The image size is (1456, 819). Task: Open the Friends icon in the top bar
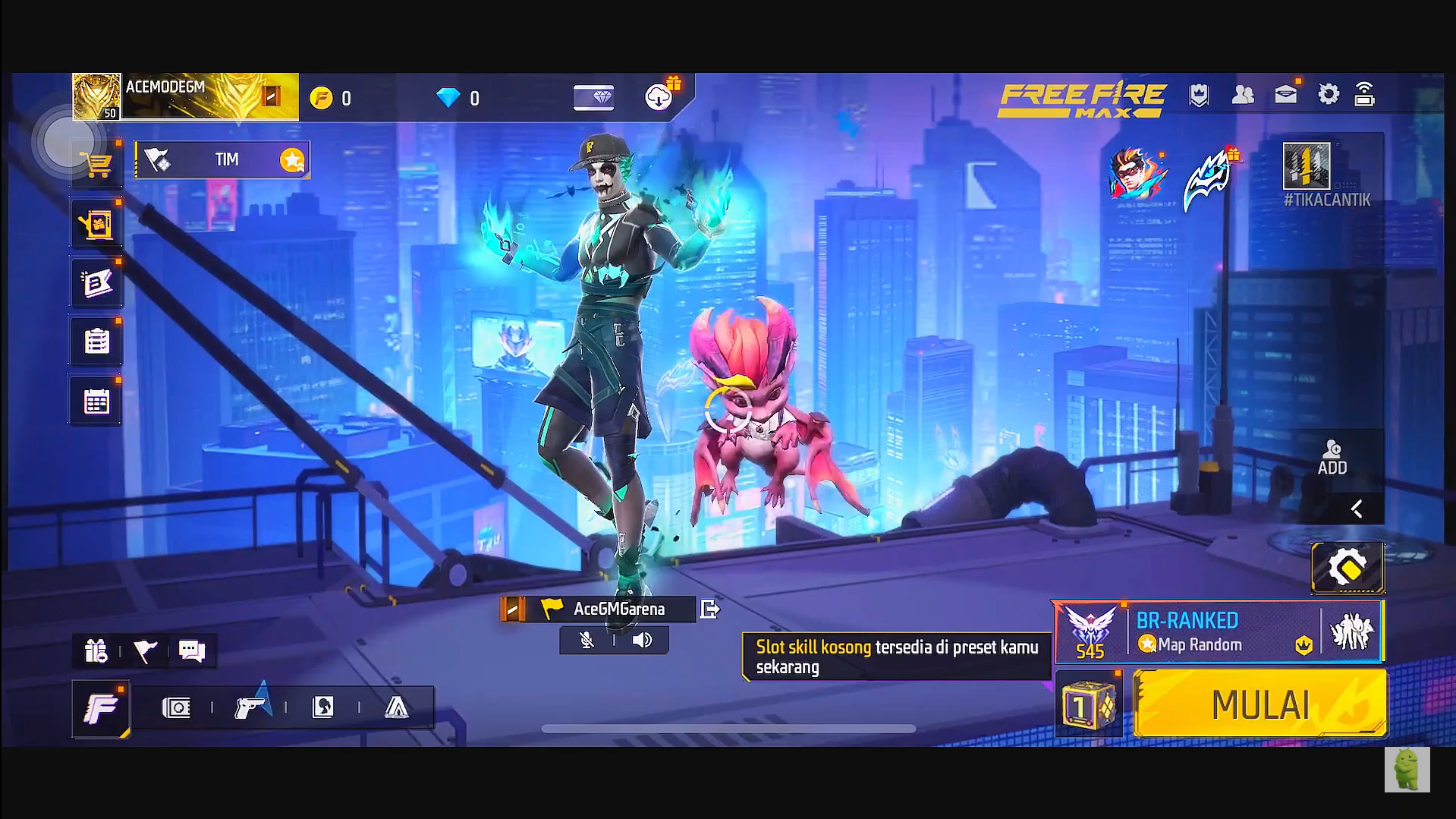[x=1243, y=96]
